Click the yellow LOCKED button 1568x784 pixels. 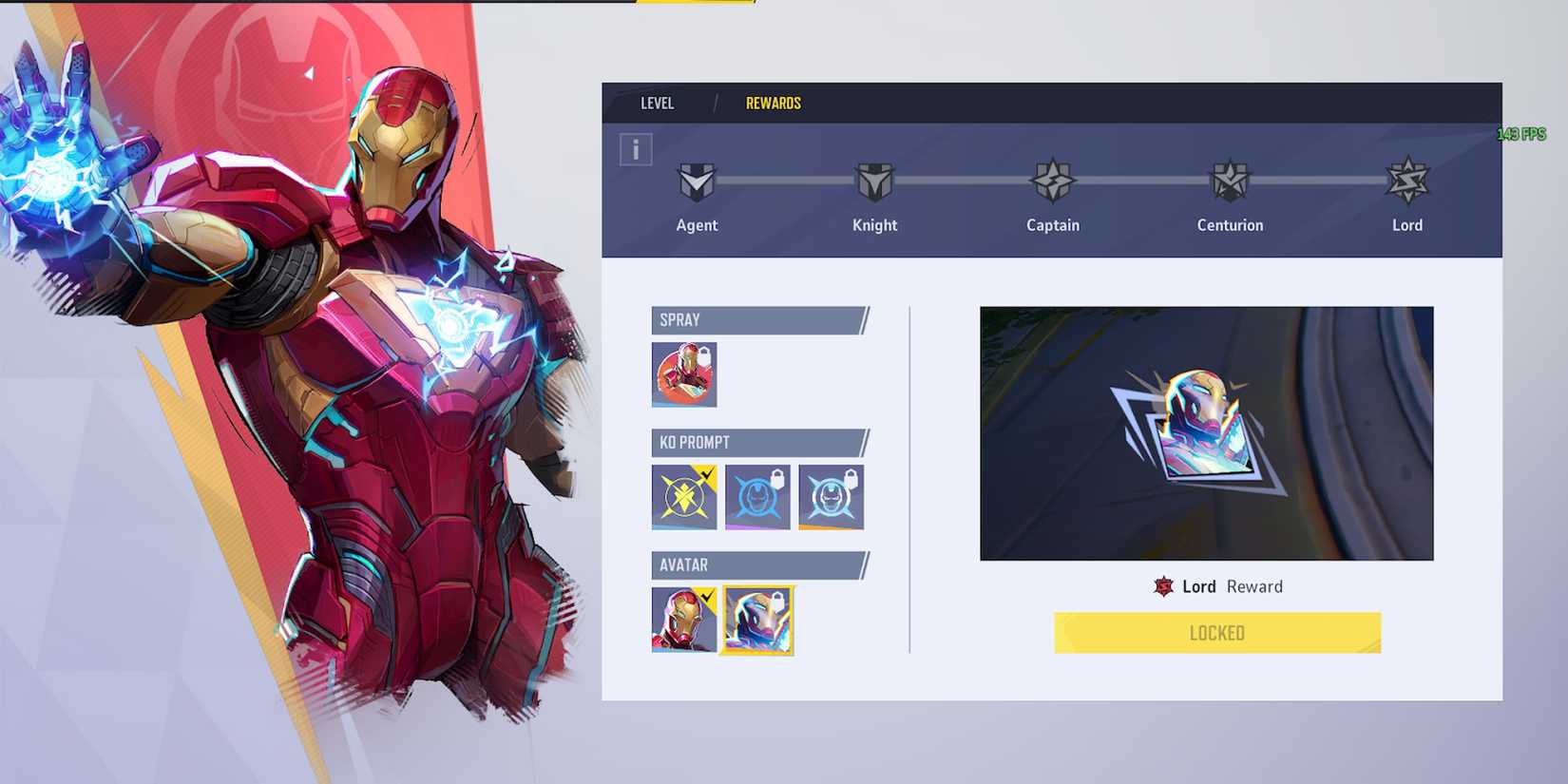click(1216, 632)
